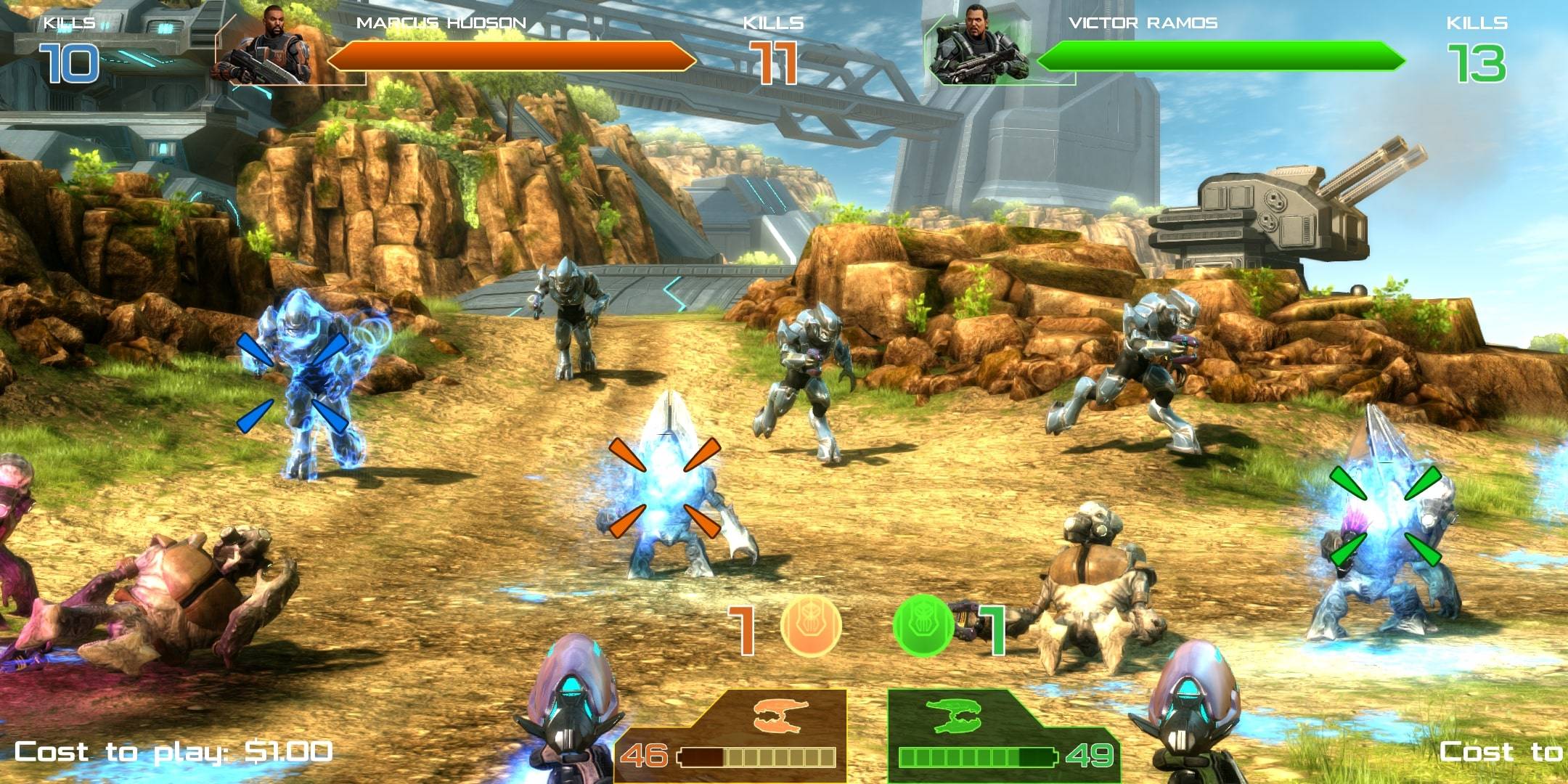The height and width of the screenshot is (784, 1568).
Task: Activate the green grenade icon
Action: tap(923, 625)
